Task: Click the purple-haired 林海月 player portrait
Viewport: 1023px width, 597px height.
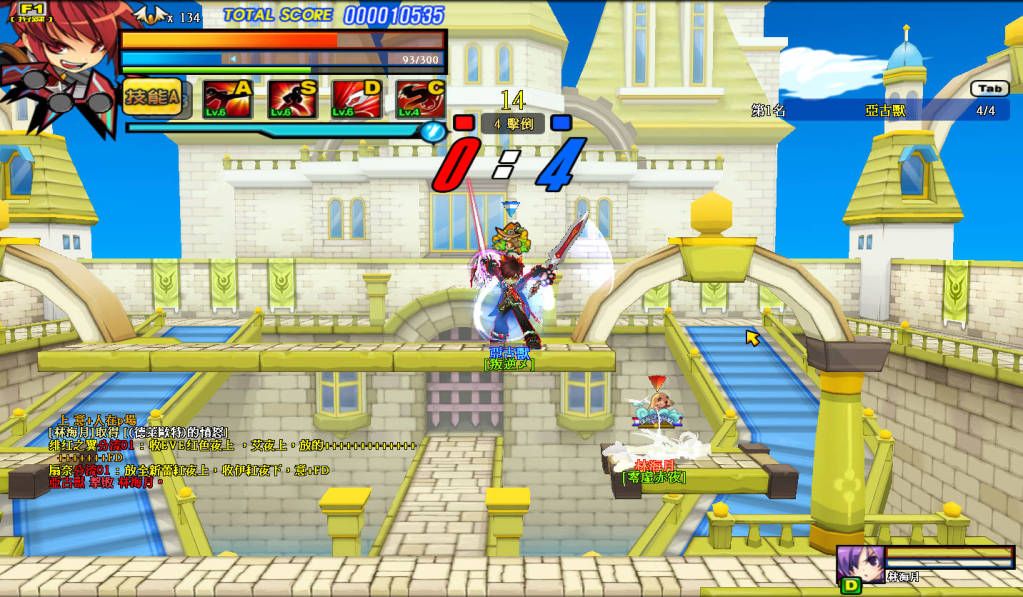Action: (x=857, y=563)
